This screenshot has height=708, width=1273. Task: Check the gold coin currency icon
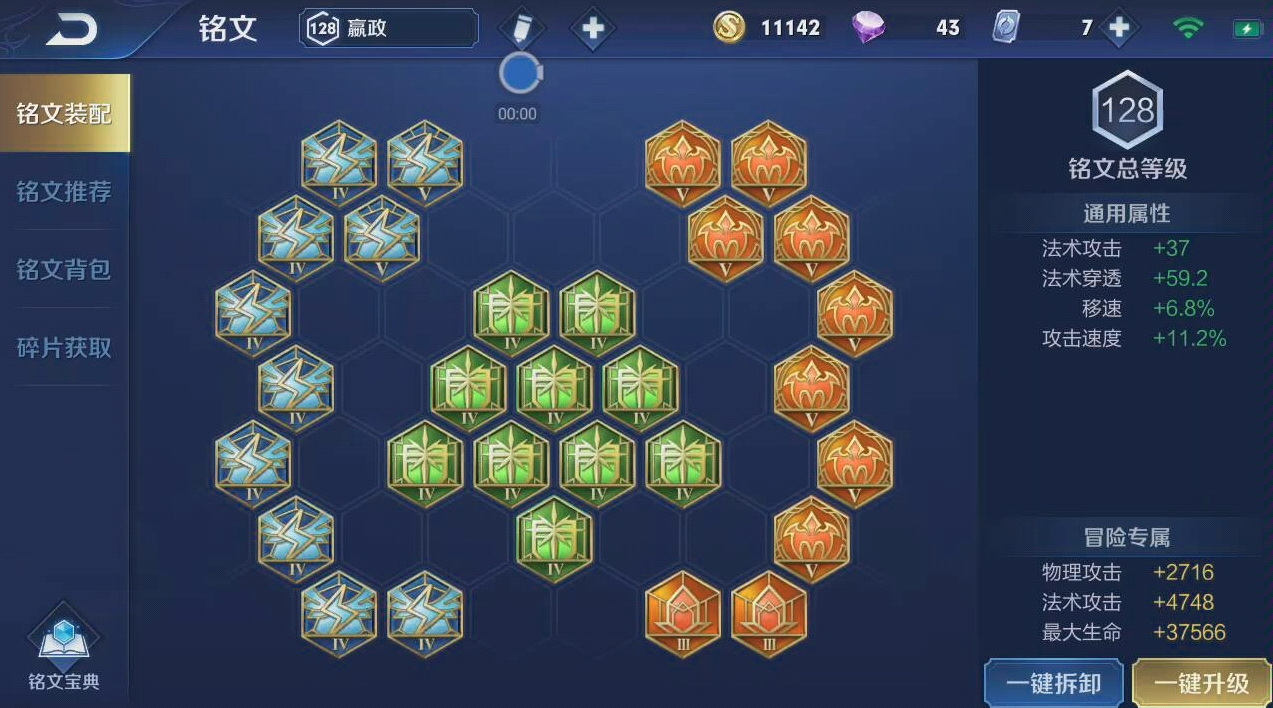(x=730, y=28)
